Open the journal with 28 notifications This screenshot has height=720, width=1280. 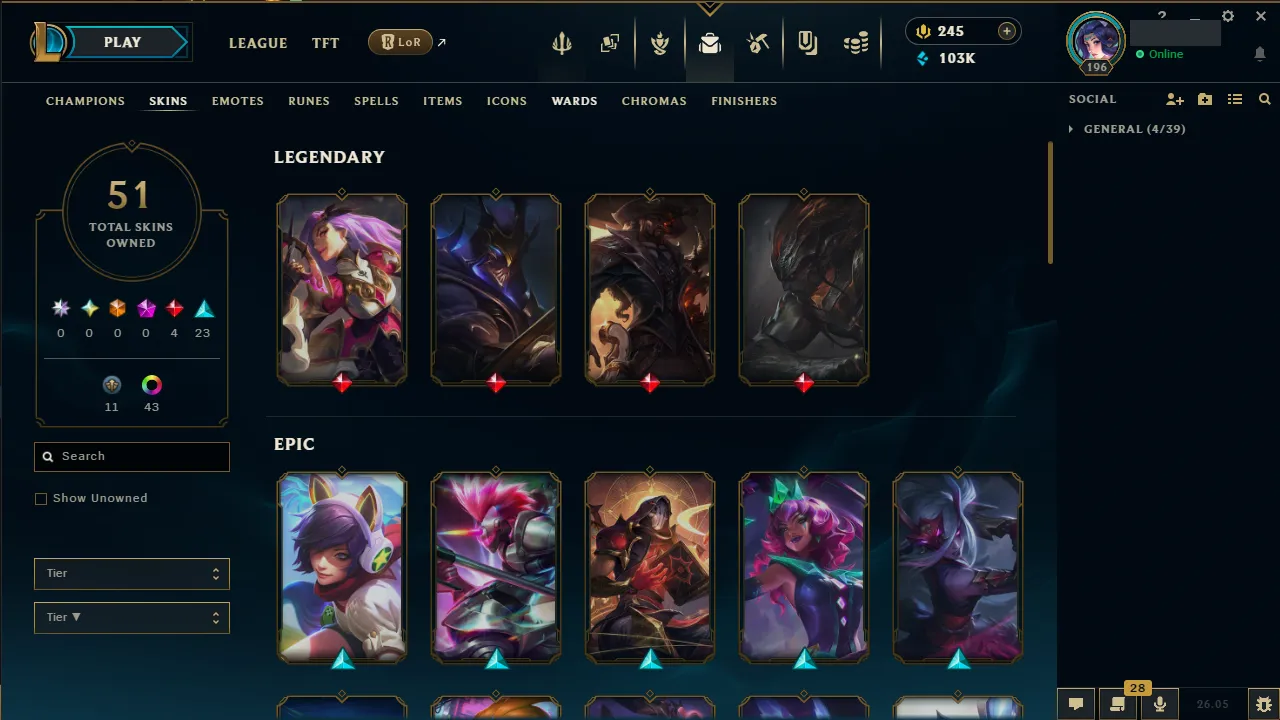(x=1118, y=704)
